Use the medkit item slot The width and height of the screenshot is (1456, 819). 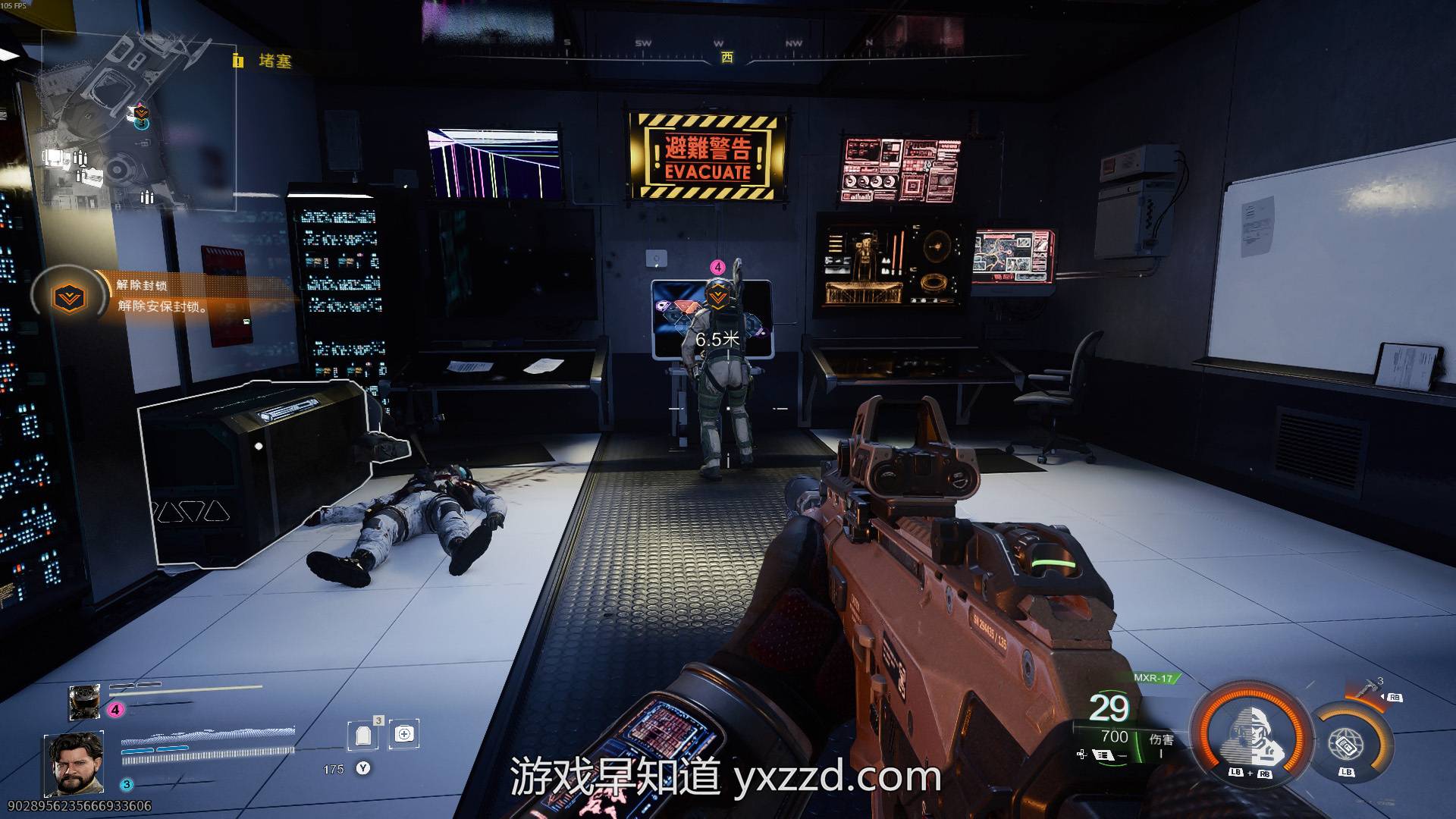(x=404, y=734)
